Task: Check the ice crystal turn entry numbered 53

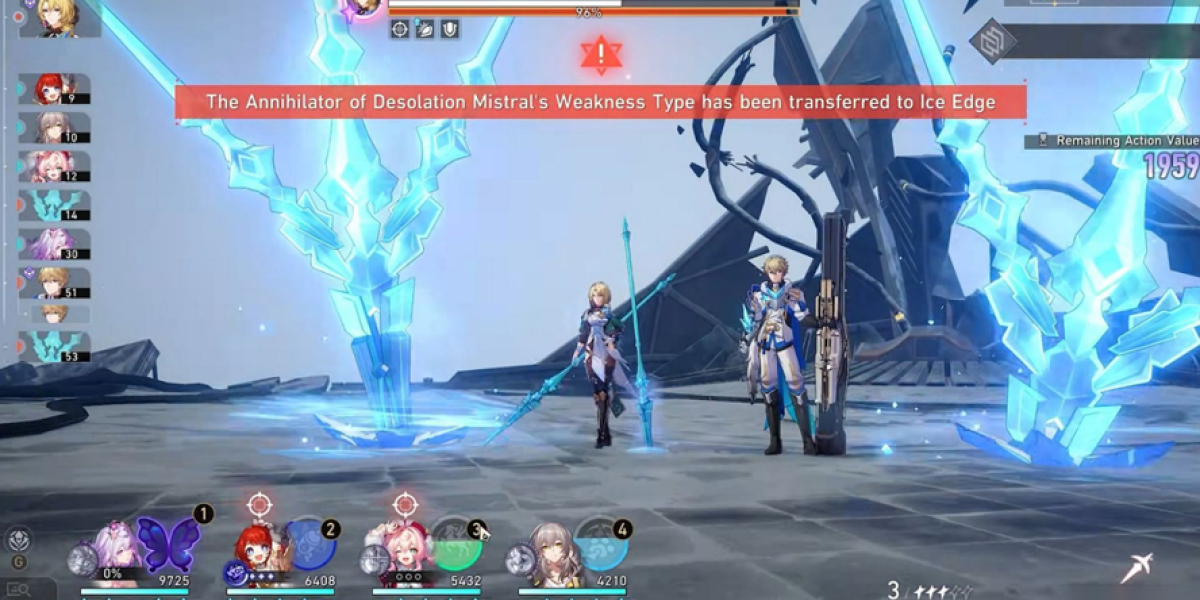Action: (x=55, y=346)
